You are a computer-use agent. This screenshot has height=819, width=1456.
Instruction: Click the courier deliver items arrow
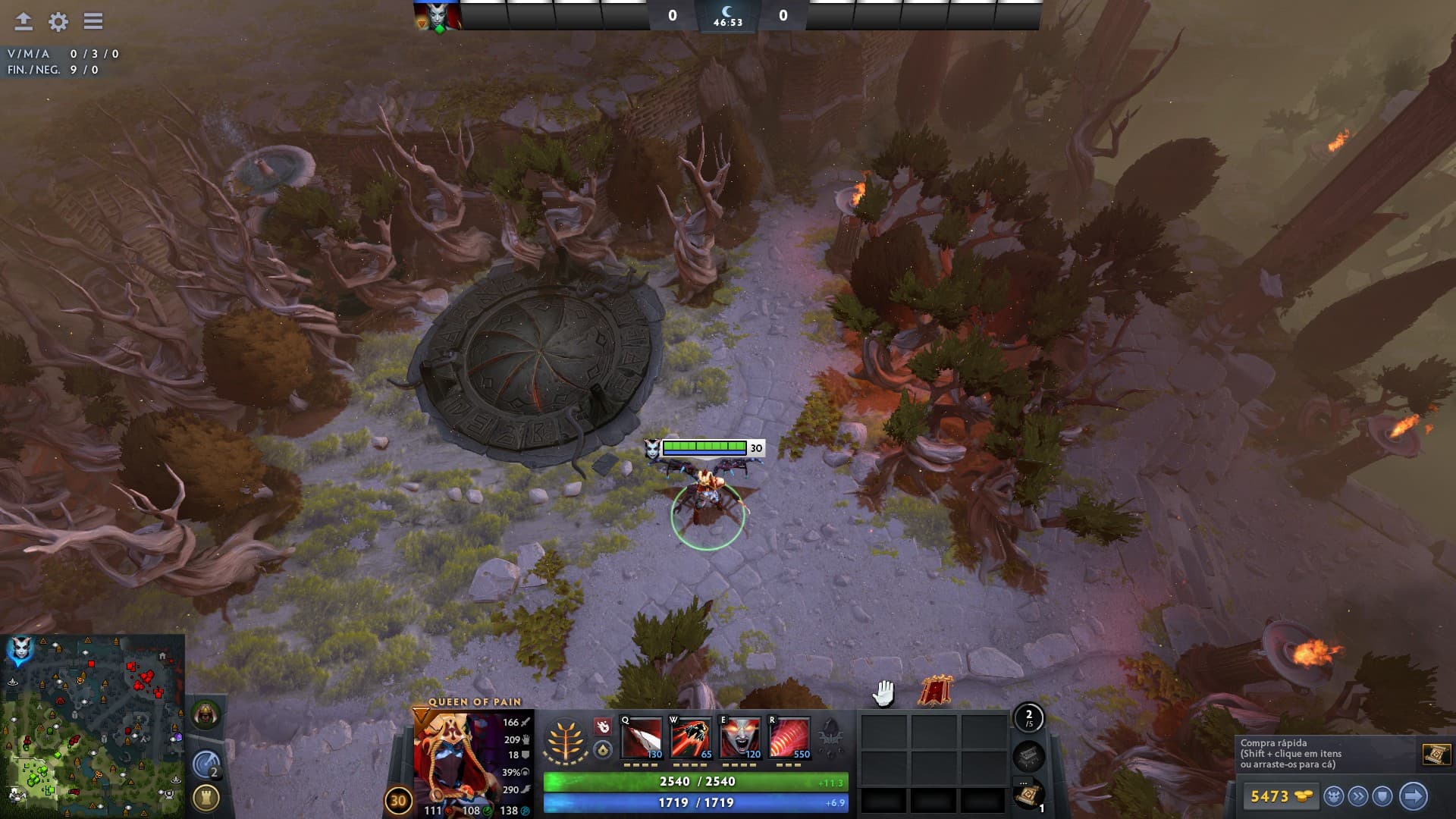tap(1413, 796)
